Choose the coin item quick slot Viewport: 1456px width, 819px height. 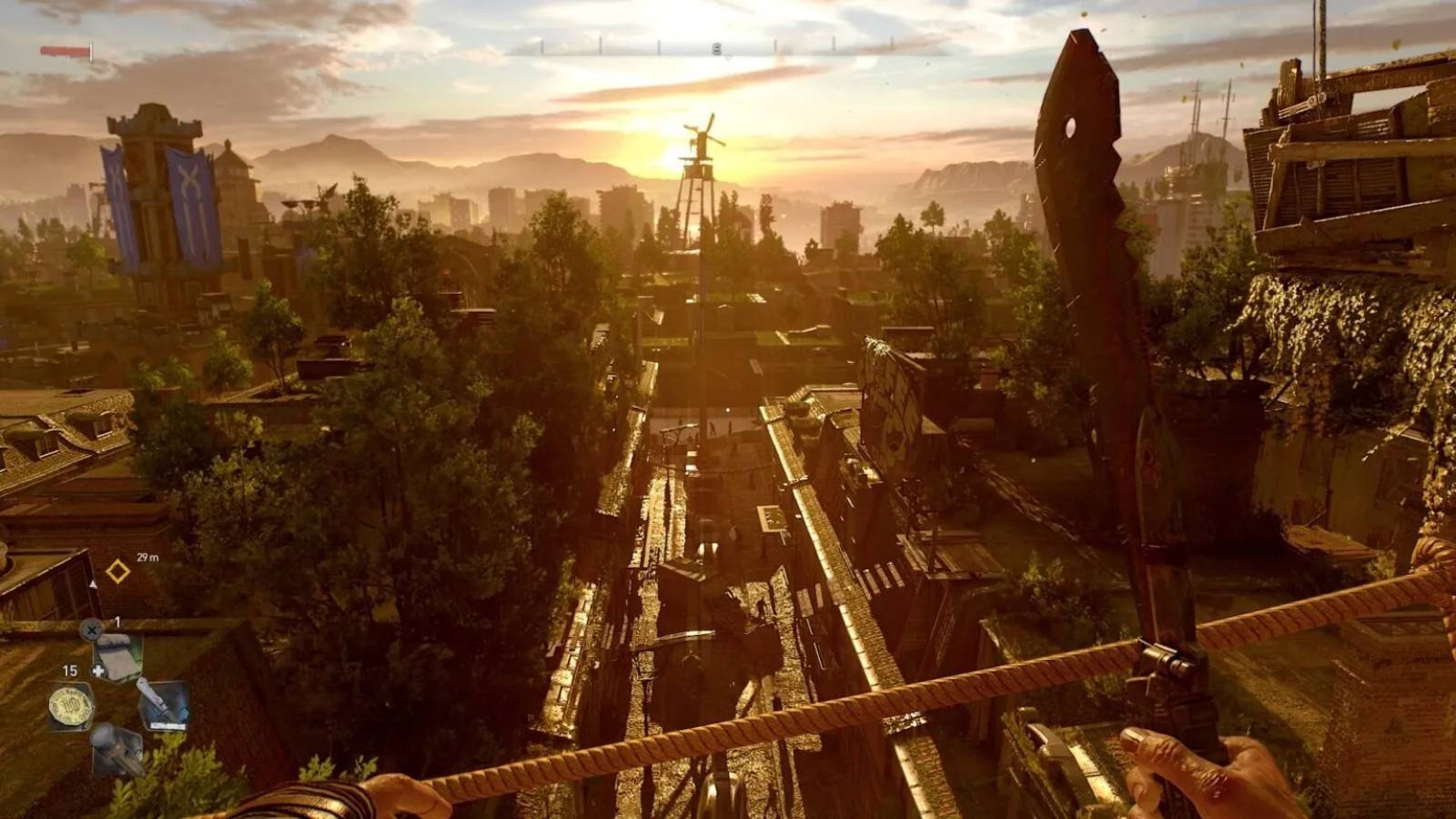point(72,705)
